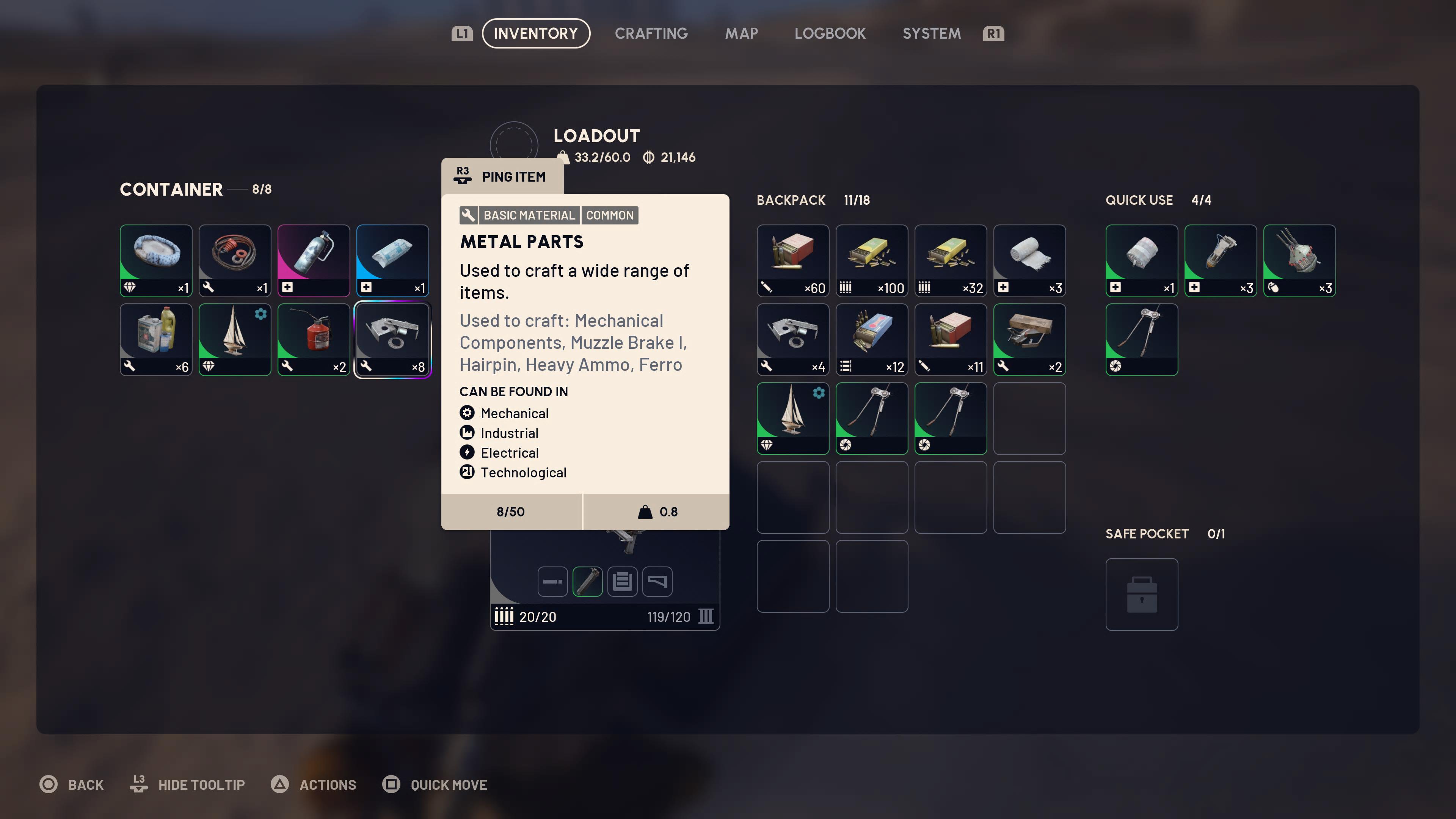1456x819 pixels.
Task: Select the Technological icon in the tooltip
Action: coord(467,472)
